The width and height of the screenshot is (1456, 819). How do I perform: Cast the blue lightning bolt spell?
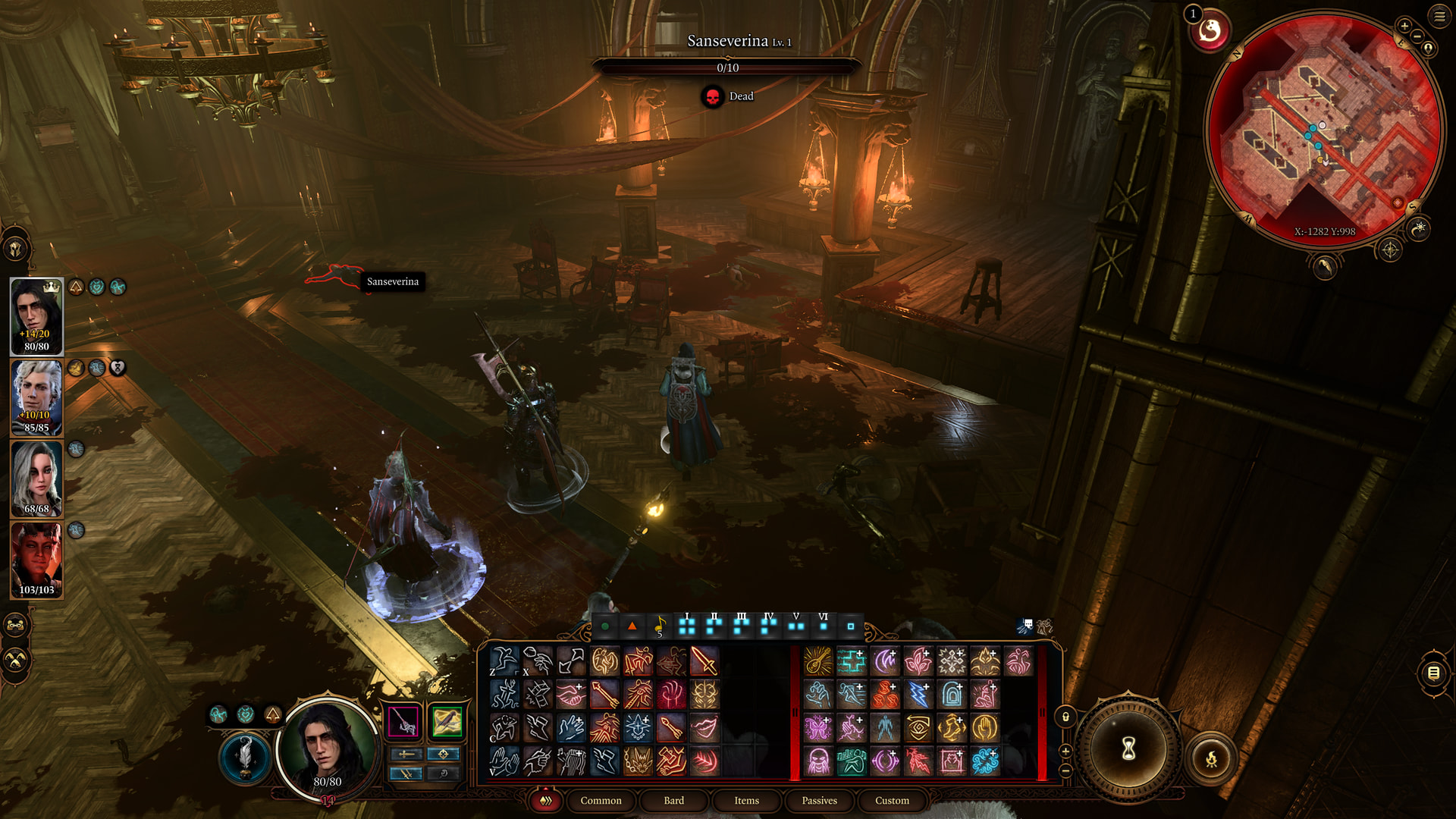[x=918, y=695]
